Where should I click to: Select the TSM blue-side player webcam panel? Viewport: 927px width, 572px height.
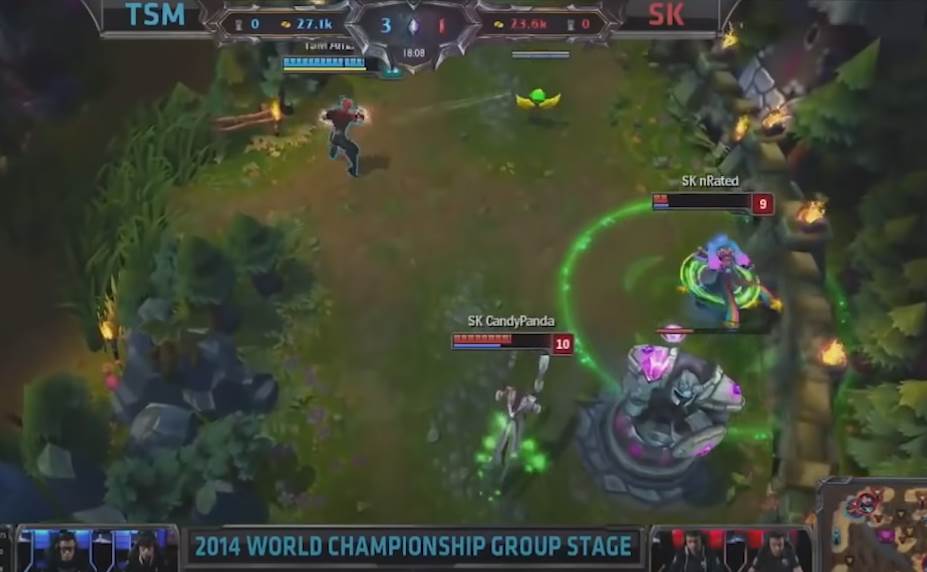(98, 549)
